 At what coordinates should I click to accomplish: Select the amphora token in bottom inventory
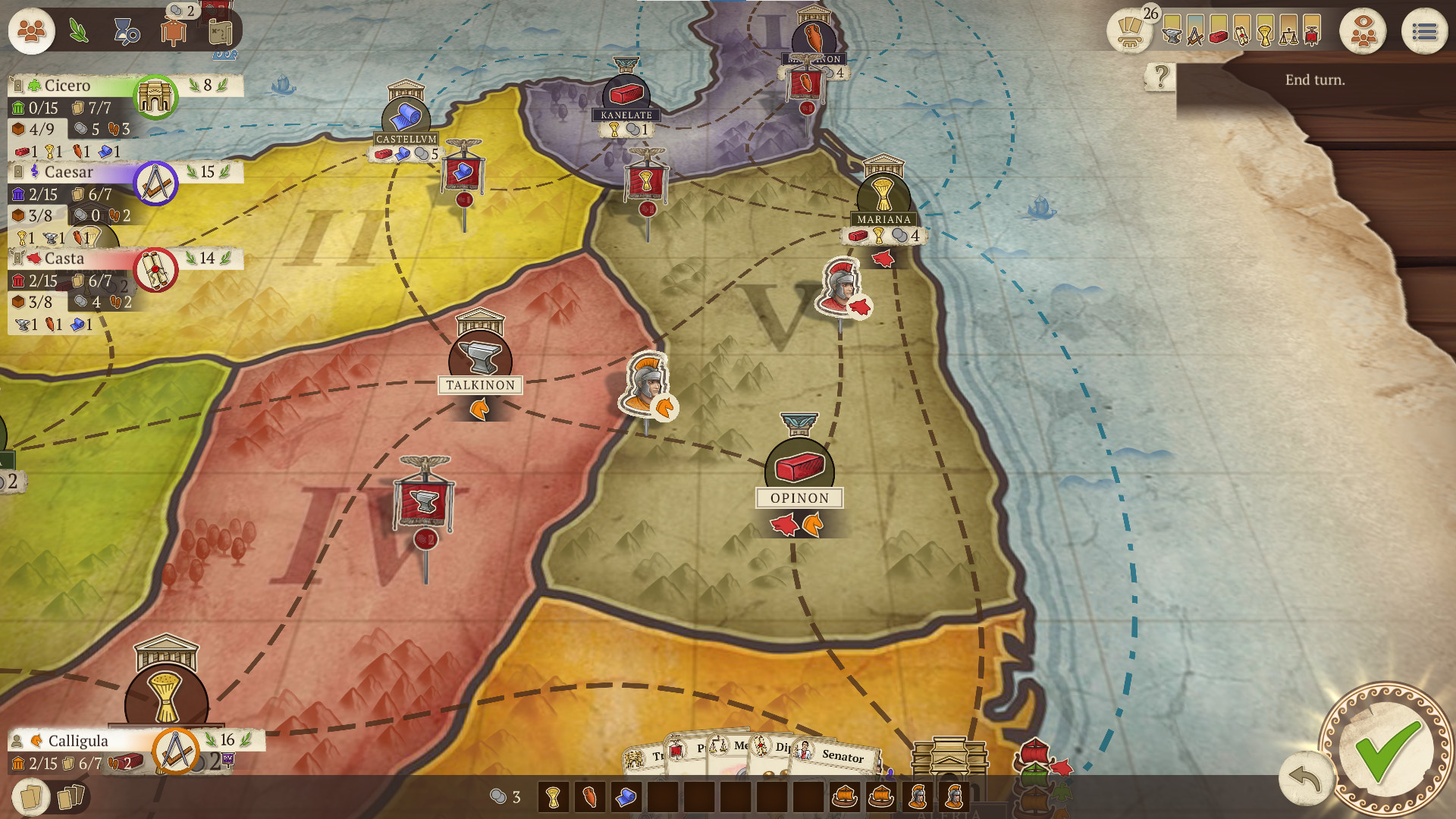[588, 796]
